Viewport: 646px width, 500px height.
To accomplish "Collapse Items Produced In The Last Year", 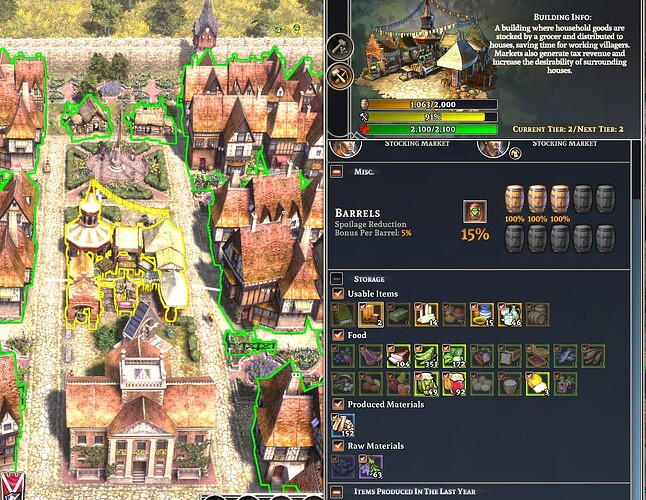I will pyautogui.click(x=337, y=491).
